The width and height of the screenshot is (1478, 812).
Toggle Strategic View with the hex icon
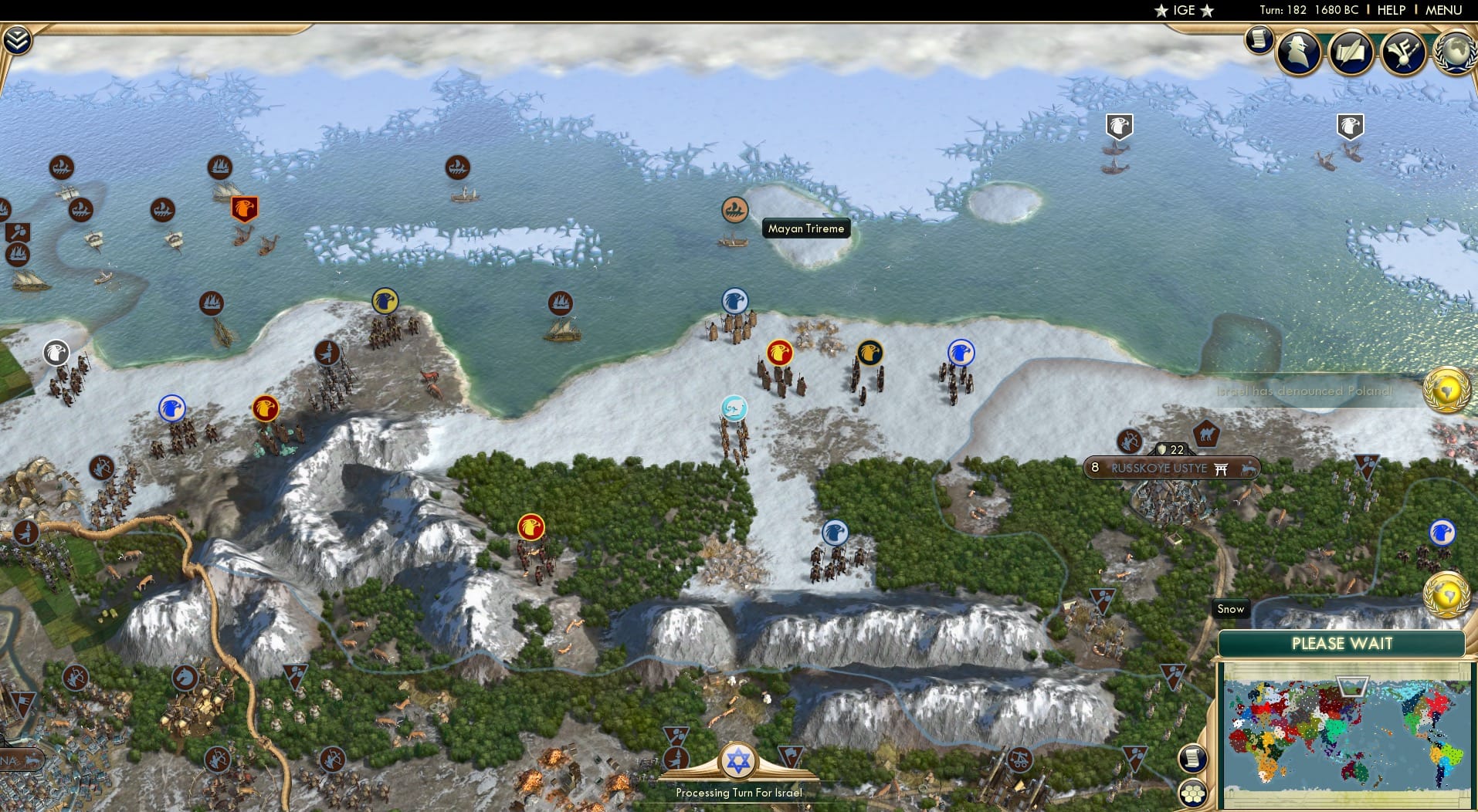pyautogui.click(x=1193, y=792)
